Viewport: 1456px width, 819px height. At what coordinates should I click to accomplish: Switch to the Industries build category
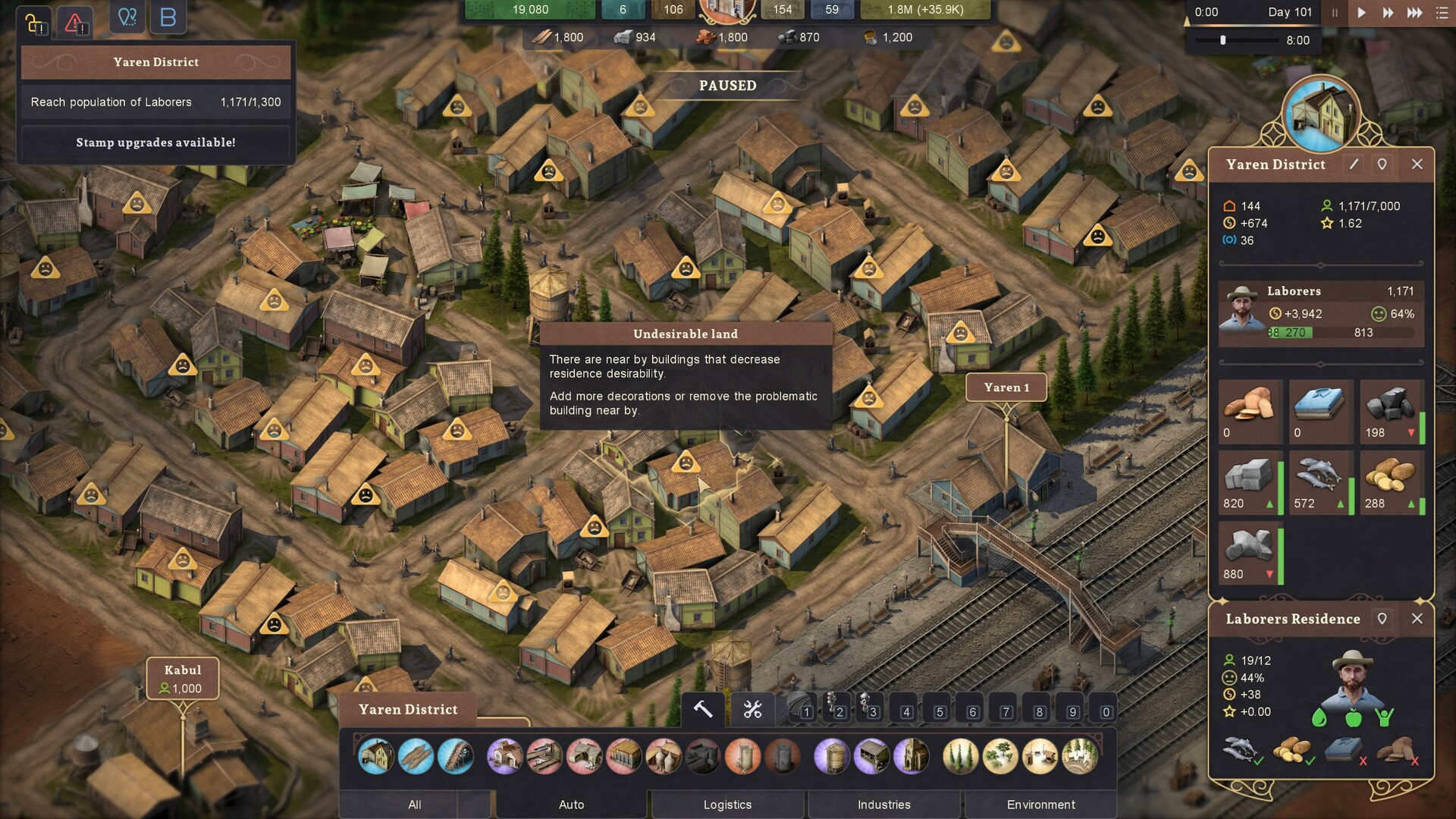coord(883,805)
